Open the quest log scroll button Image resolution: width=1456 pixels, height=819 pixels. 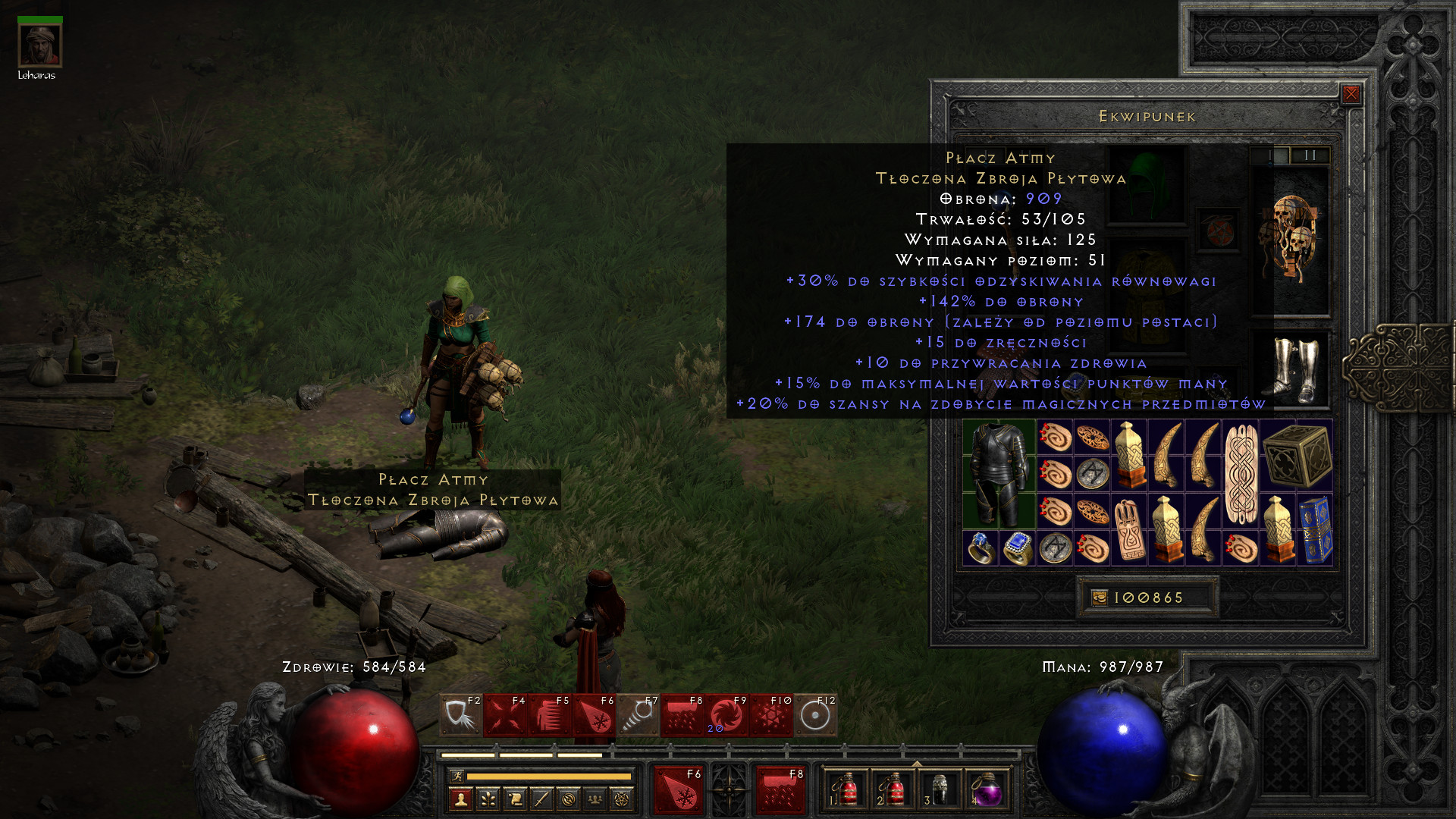pos(515,799)
